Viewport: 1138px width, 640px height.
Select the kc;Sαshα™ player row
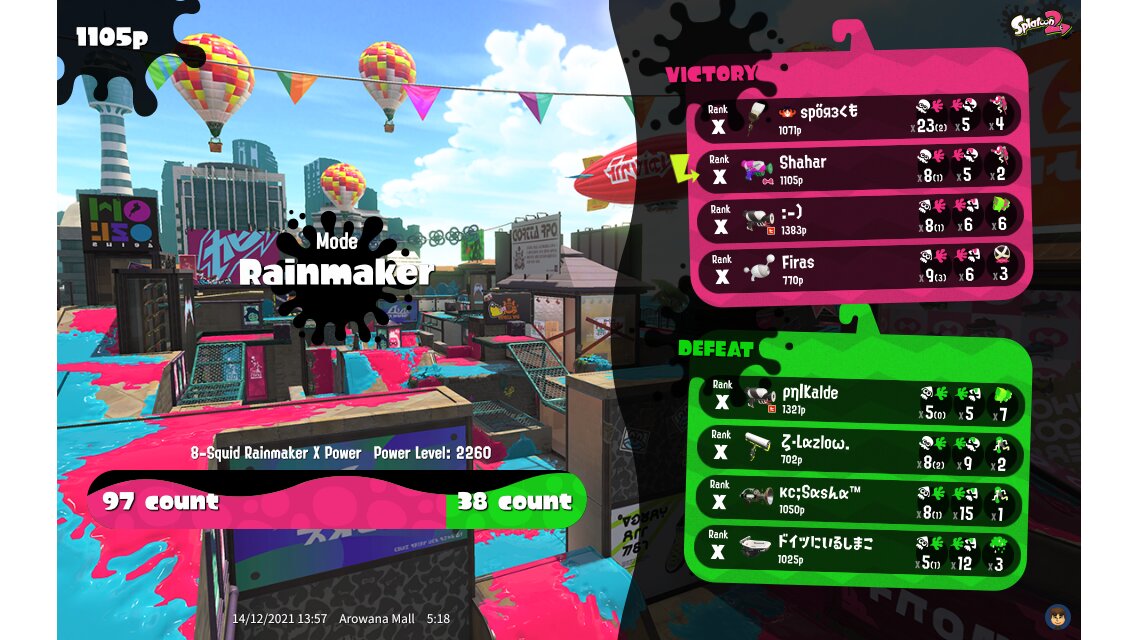click(860, 501)
